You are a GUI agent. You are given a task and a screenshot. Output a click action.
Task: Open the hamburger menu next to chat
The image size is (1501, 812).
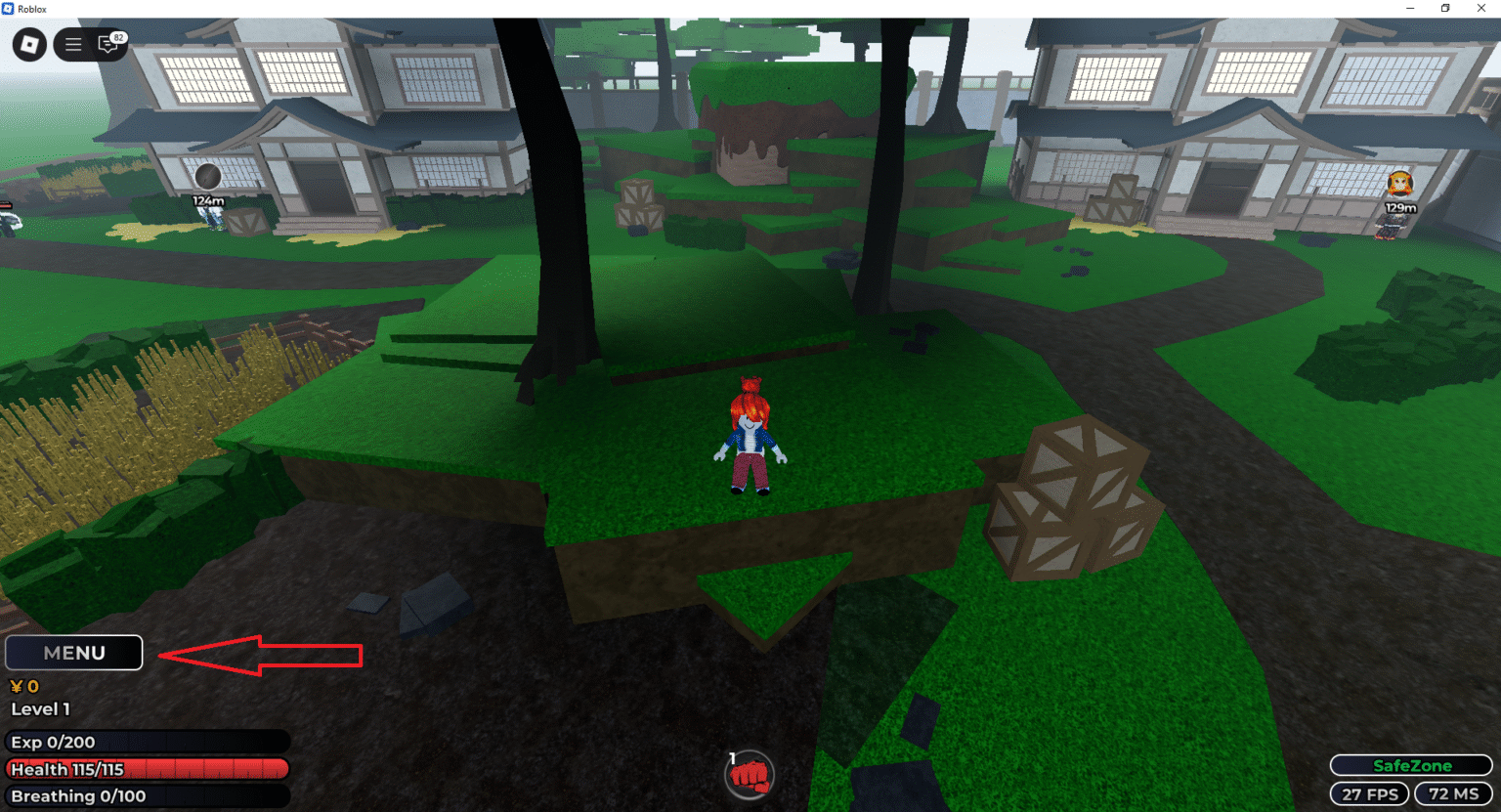pyautogui.click(x=71, y=44)
